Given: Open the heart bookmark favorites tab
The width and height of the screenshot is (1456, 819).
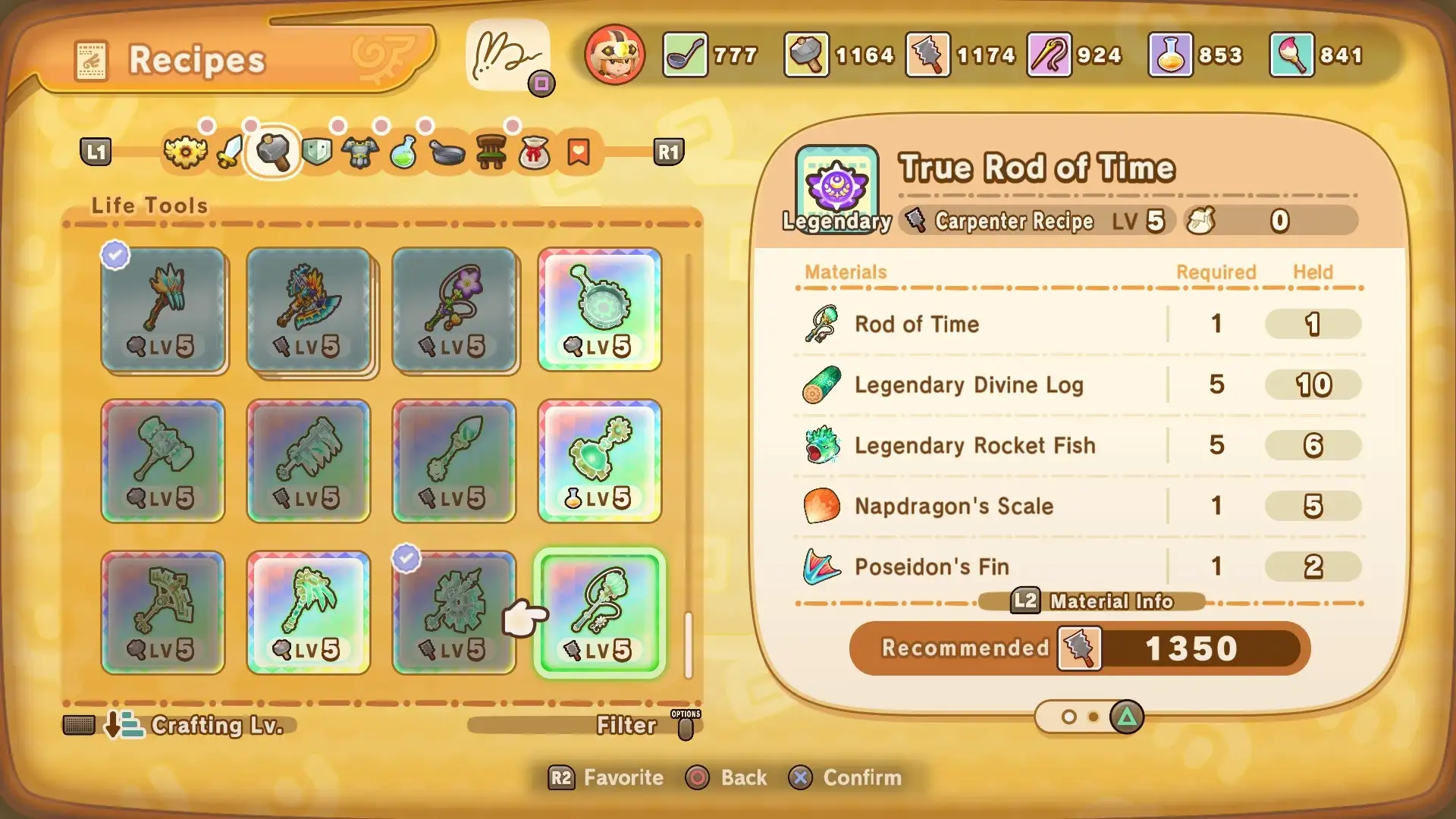Looking at the screenshot, I should click(x=579, y=152).
